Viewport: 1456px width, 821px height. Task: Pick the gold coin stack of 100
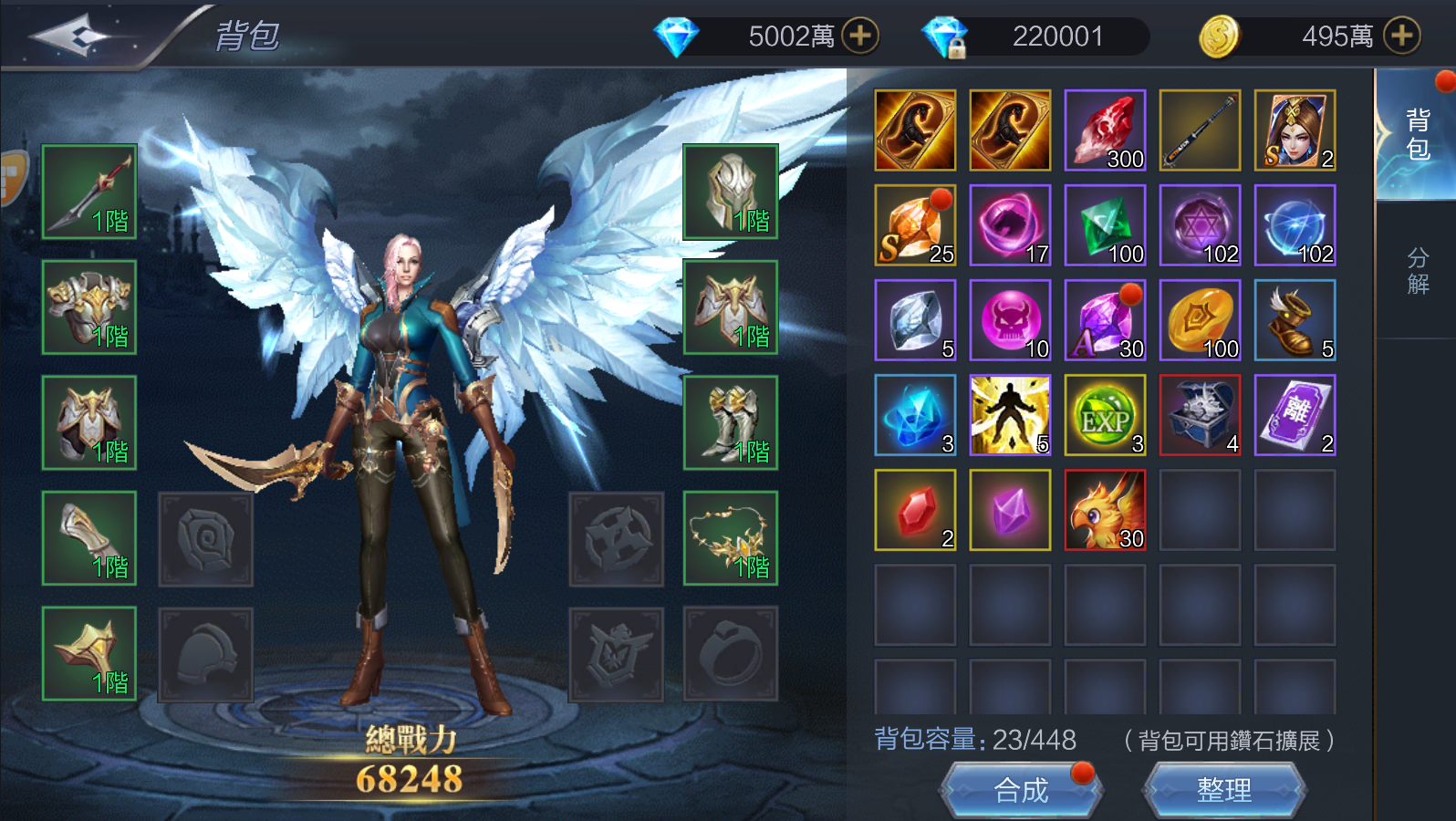[1200, 320]
